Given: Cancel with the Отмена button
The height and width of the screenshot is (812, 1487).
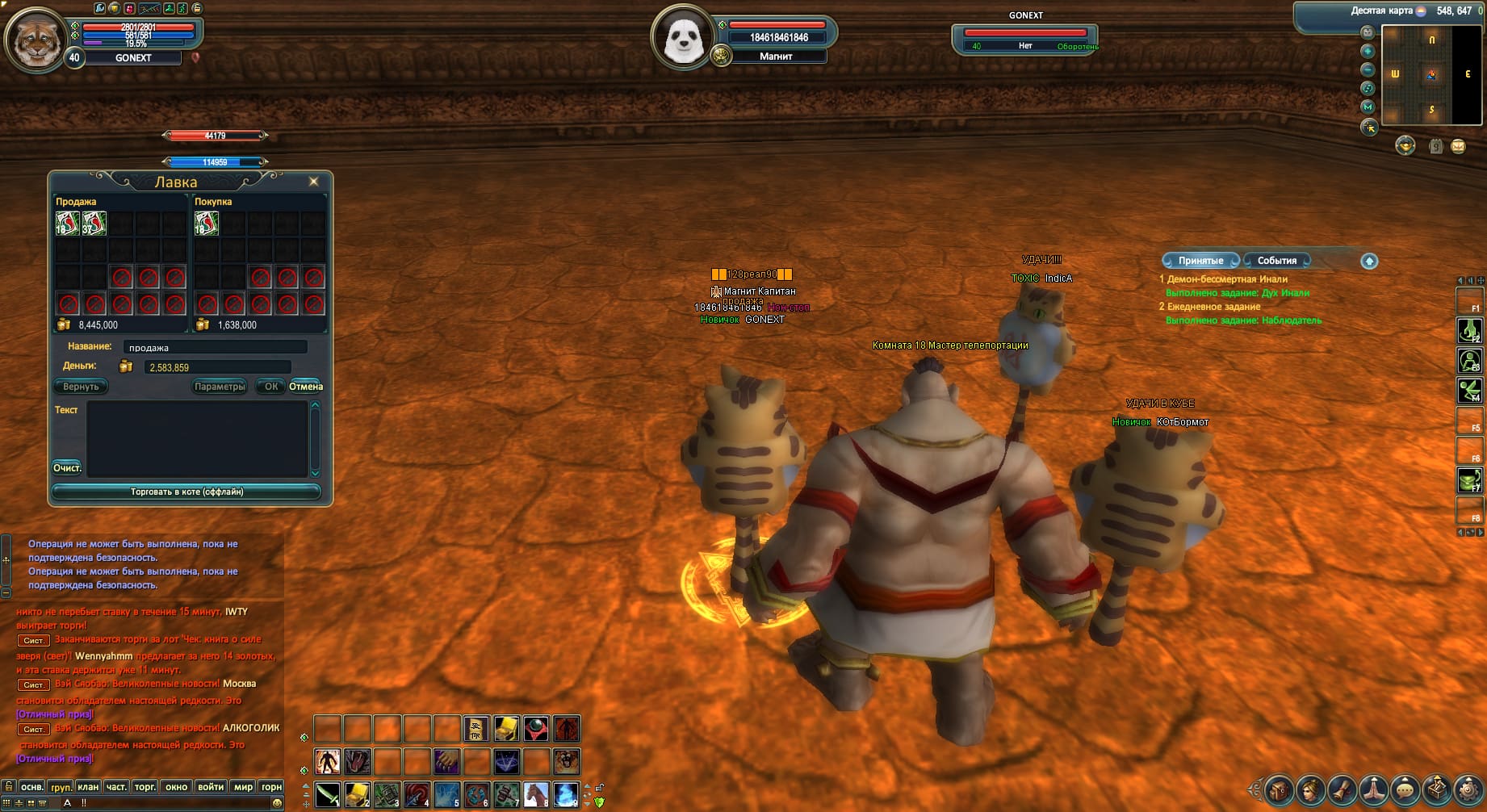Looking at the screenshot, I should click(306, 387).
